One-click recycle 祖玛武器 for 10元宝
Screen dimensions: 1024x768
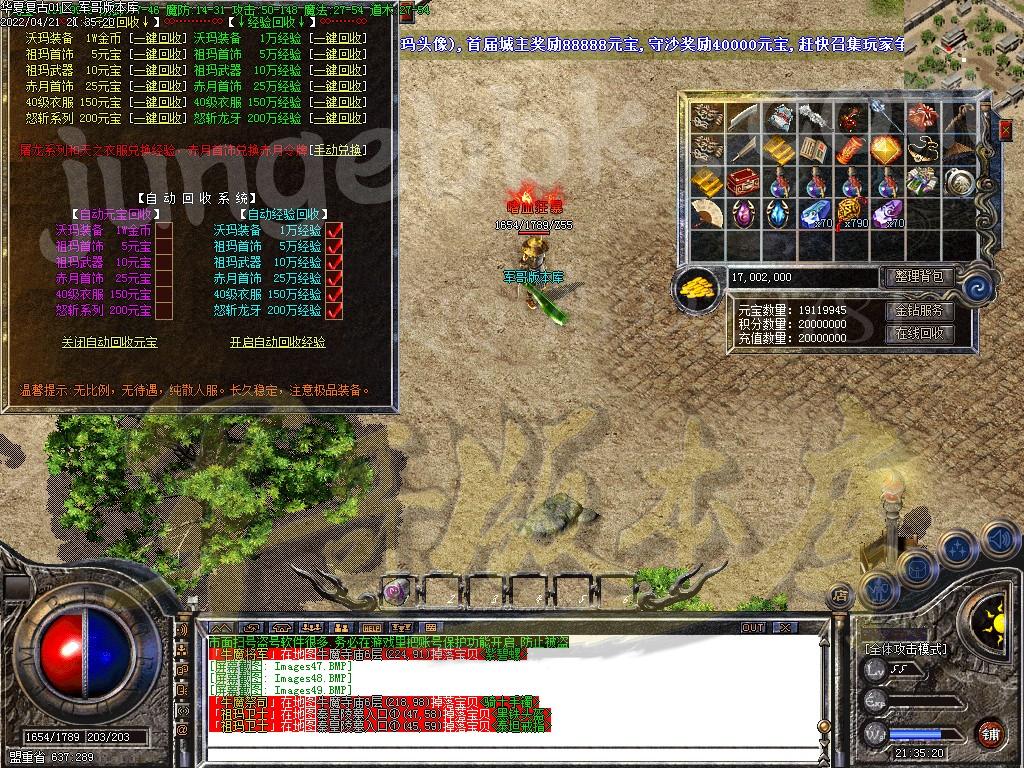[x=162, y=70]
